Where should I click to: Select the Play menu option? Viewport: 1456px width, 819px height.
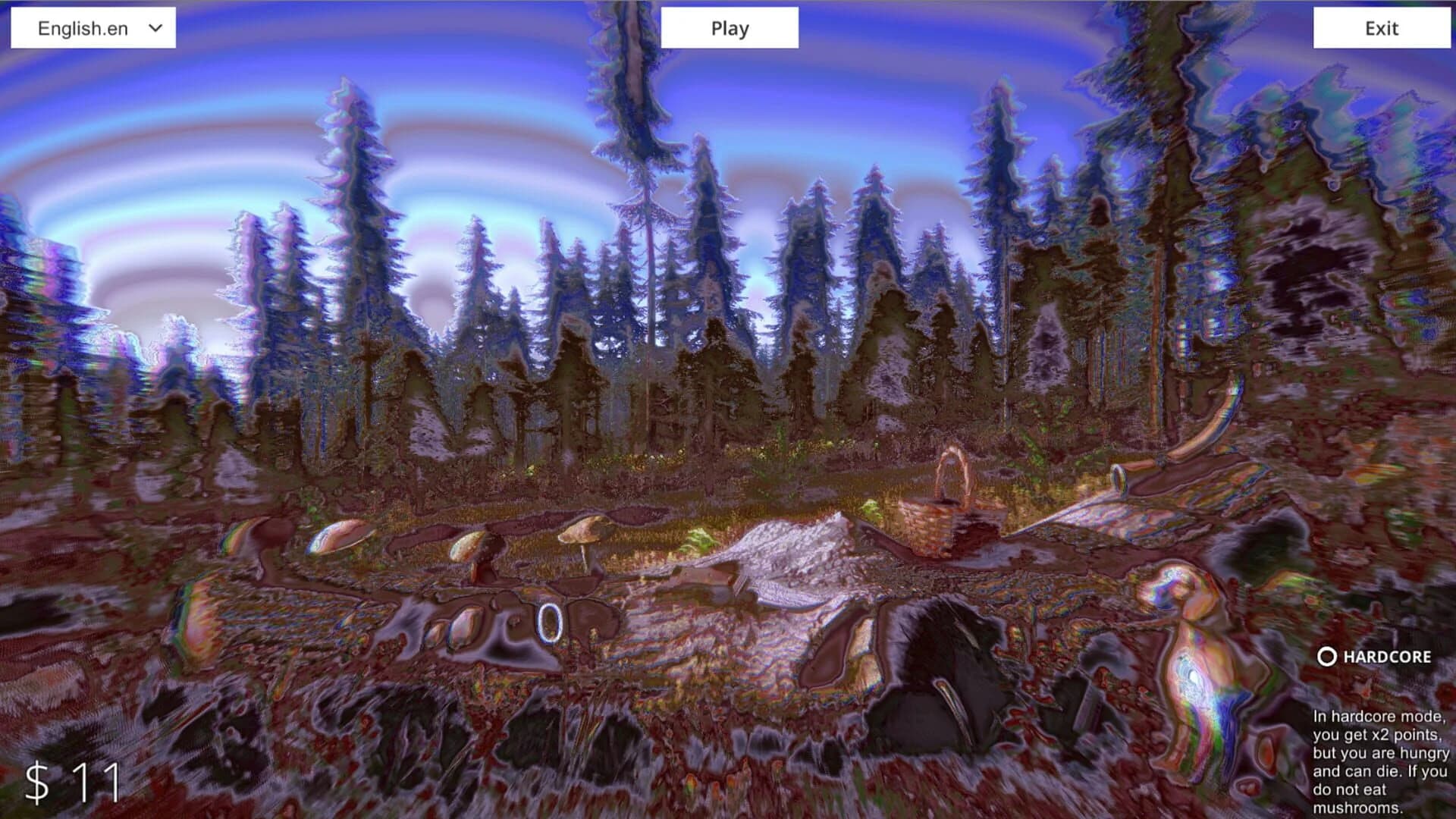pyautogui.click(x=729, y=28)
